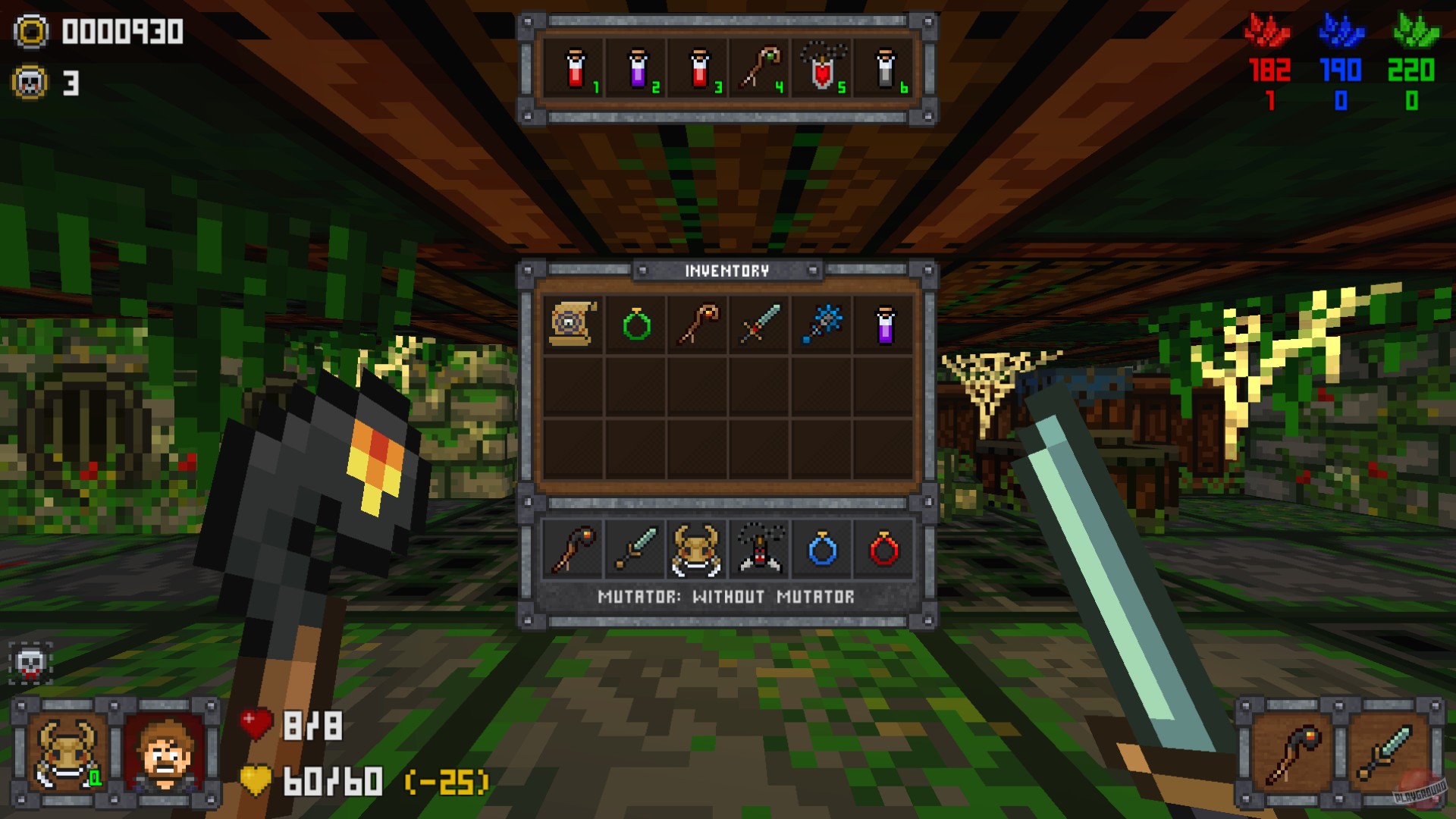Select the green ring from the inventory
Viewport: 1456px width, 819px height.
635,325
